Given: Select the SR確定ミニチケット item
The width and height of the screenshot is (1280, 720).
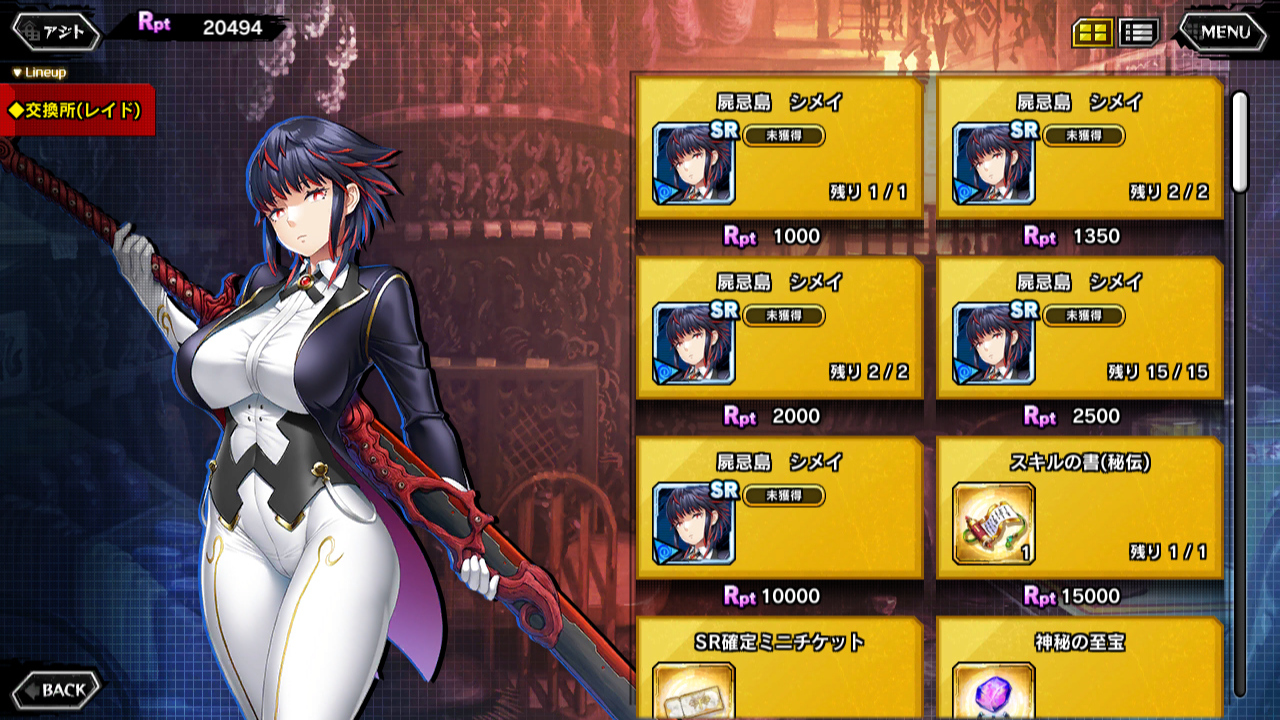Looking at the screenshot, I should click(779, 668).
